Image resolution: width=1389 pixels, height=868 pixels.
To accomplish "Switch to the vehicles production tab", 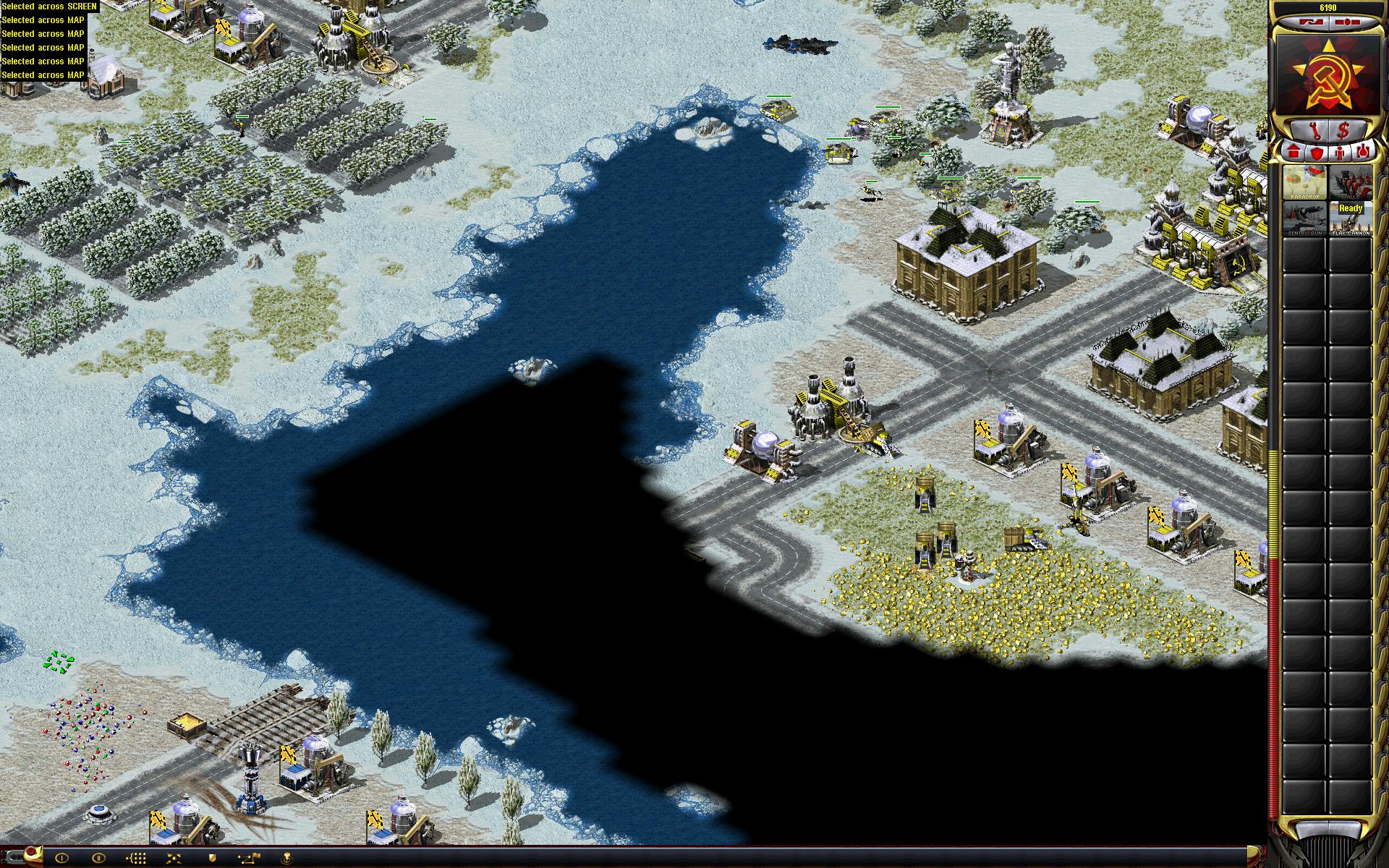I will (1363, 153).
